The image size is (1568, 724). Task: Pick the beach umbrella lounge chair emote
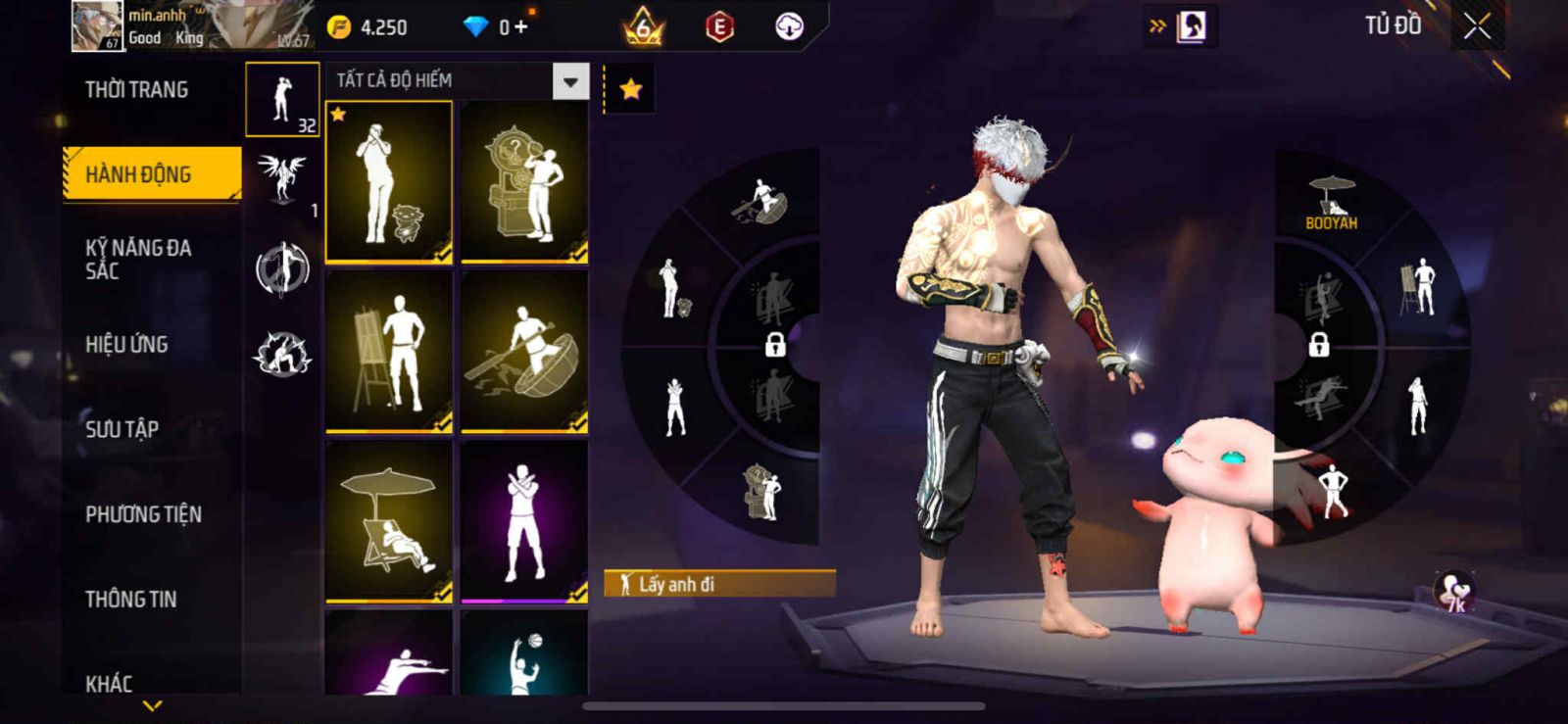(389, 520)
